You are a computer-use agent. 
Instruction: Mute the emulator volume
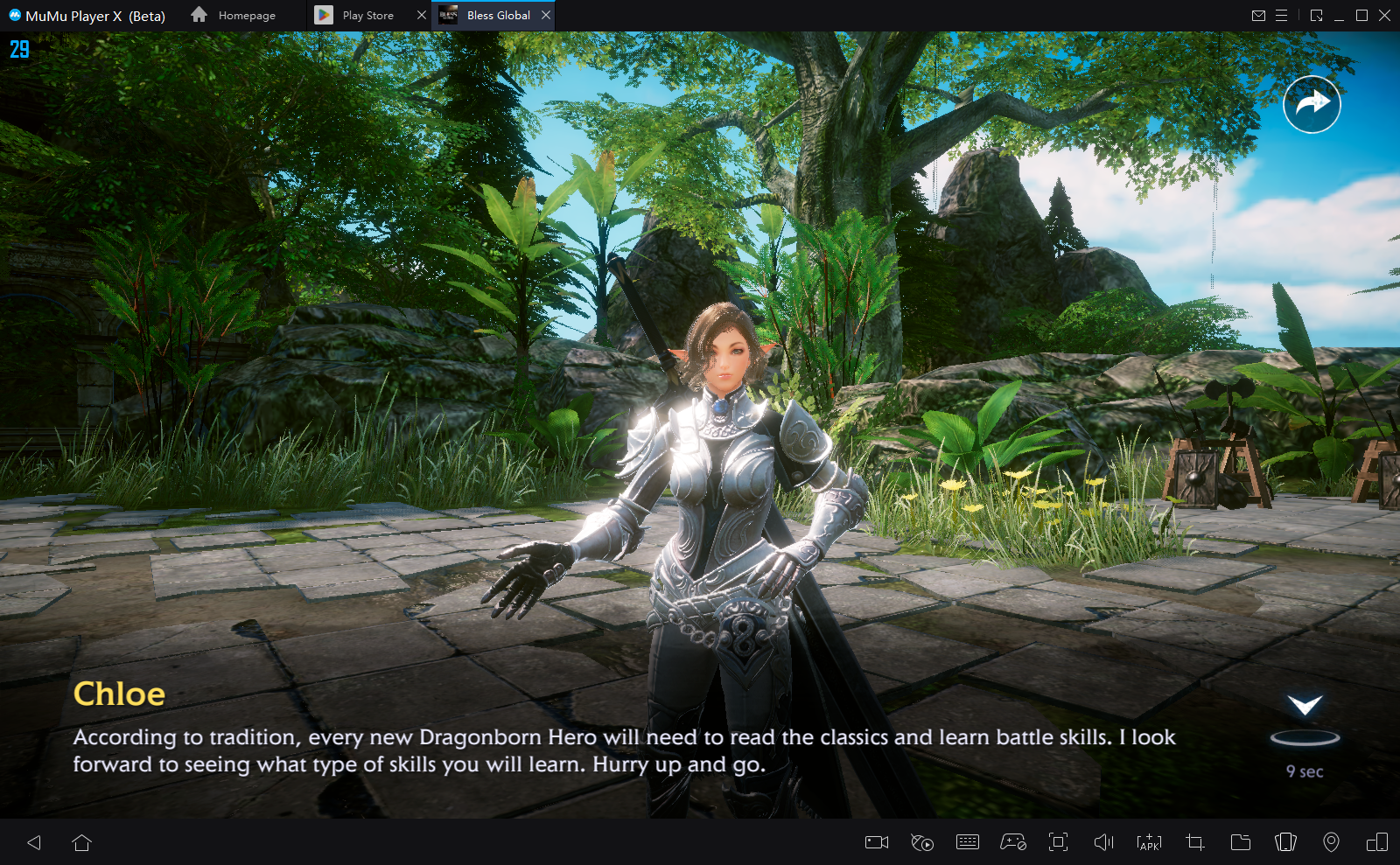1105,842
